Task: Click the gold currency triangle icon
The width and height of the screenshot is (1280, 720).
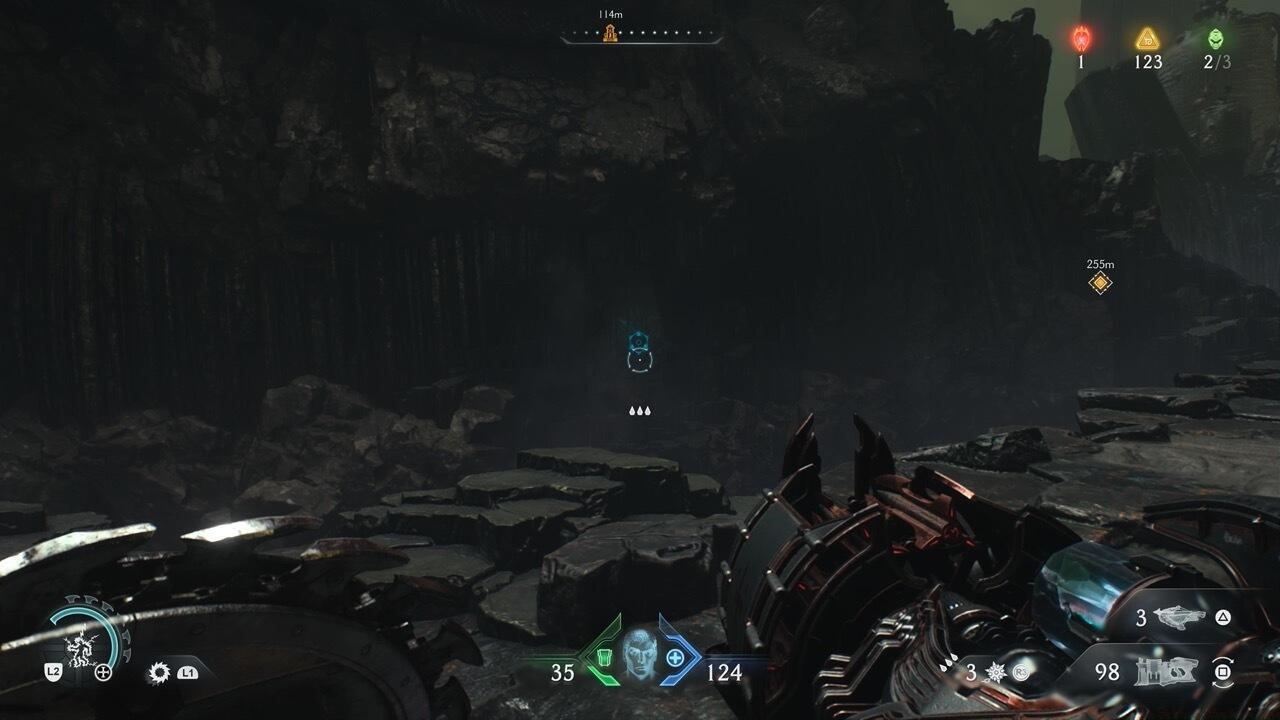Action: (1147, 38)
